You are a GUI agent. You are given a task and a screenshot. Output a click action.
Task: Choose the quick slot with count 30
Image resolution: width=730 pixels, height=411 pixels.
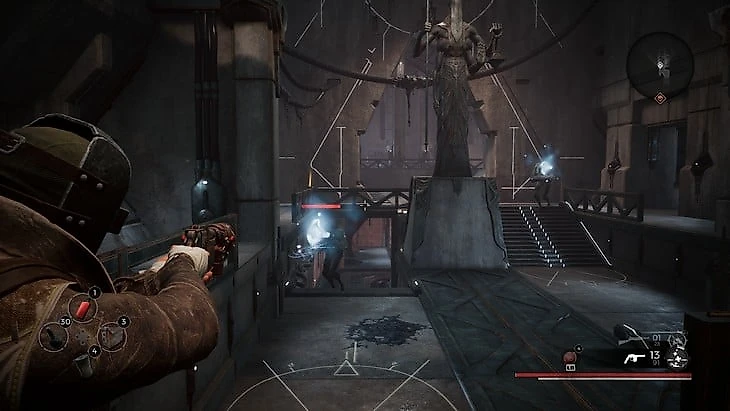[53, 335]
